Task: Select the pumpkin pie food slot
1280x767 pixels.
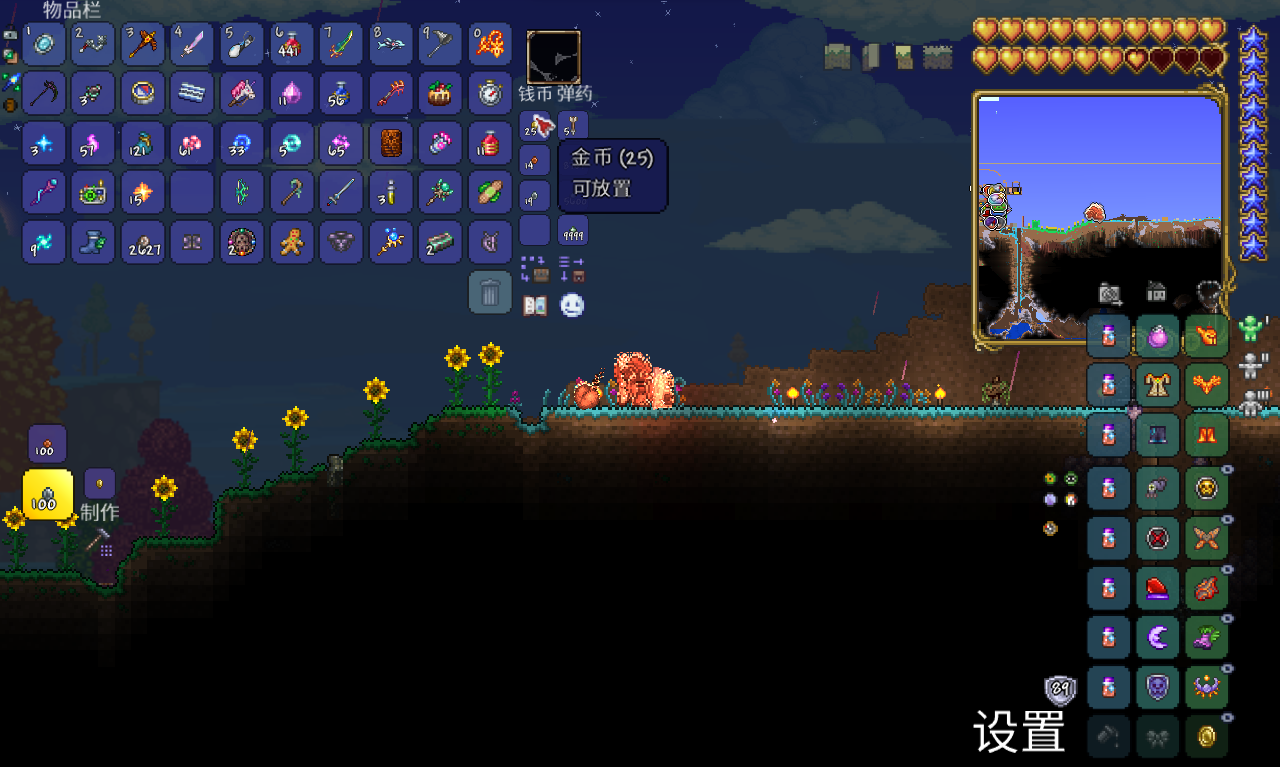Action: coord(440,93)
